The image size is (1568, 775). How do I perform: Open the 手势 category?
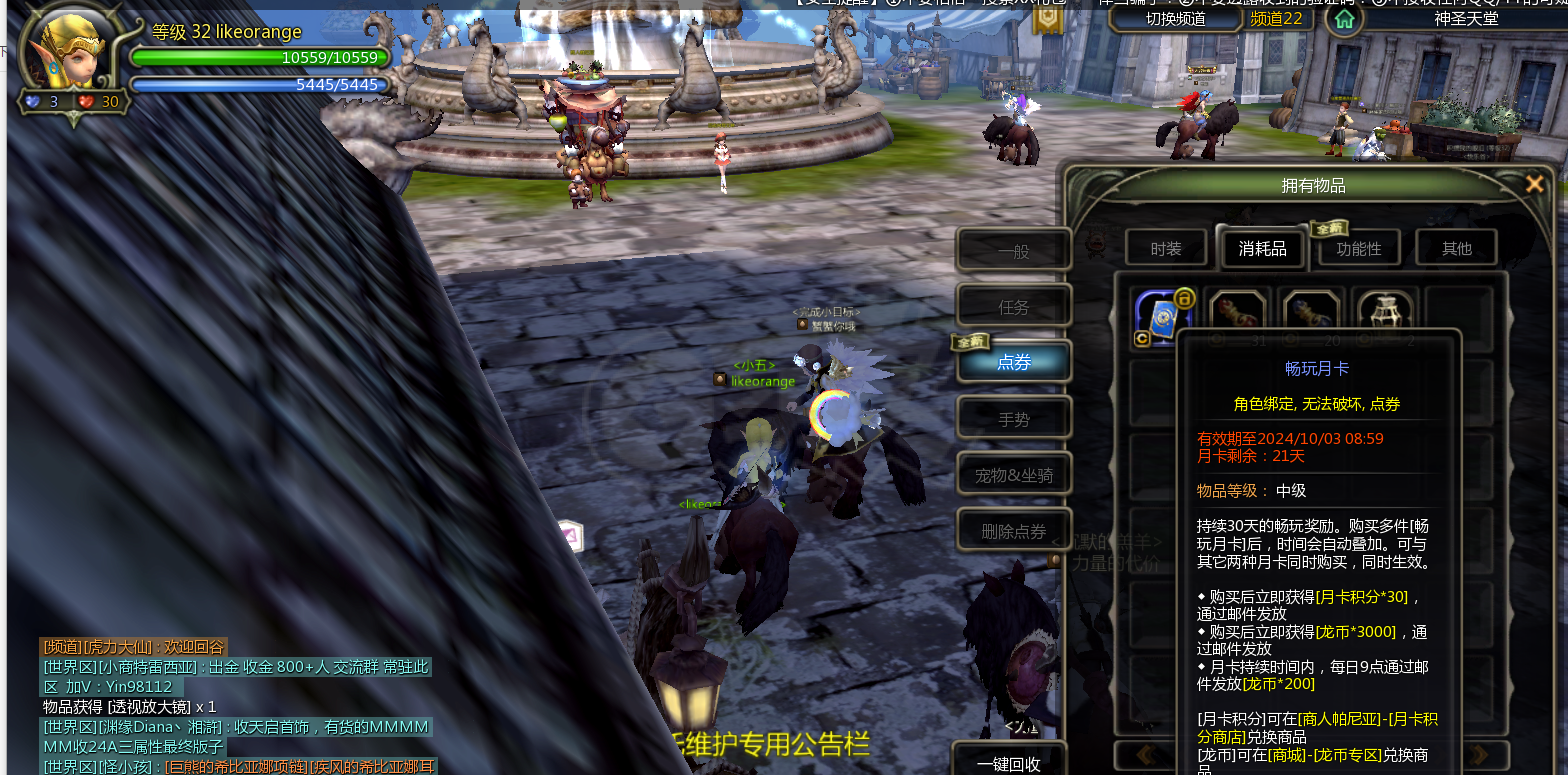(1013, 419)
